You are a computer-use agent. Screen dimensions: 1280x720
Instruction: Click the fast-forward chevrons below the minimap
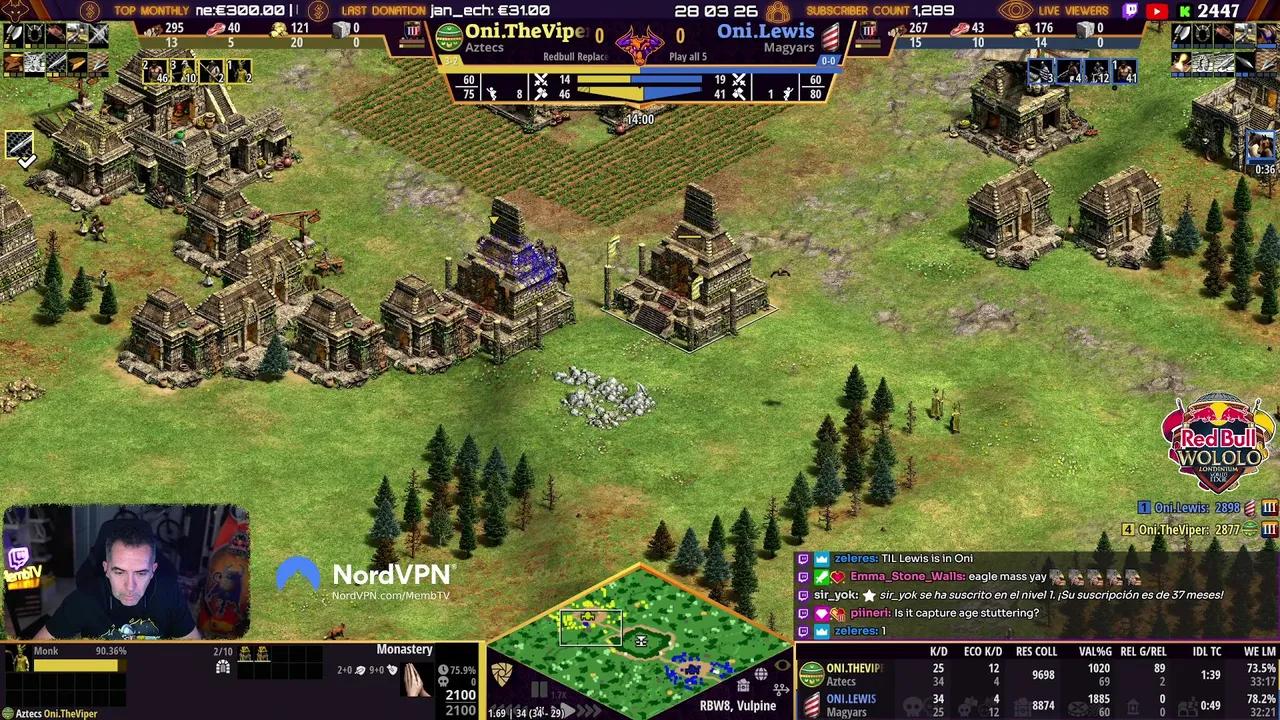coord(588,709)
